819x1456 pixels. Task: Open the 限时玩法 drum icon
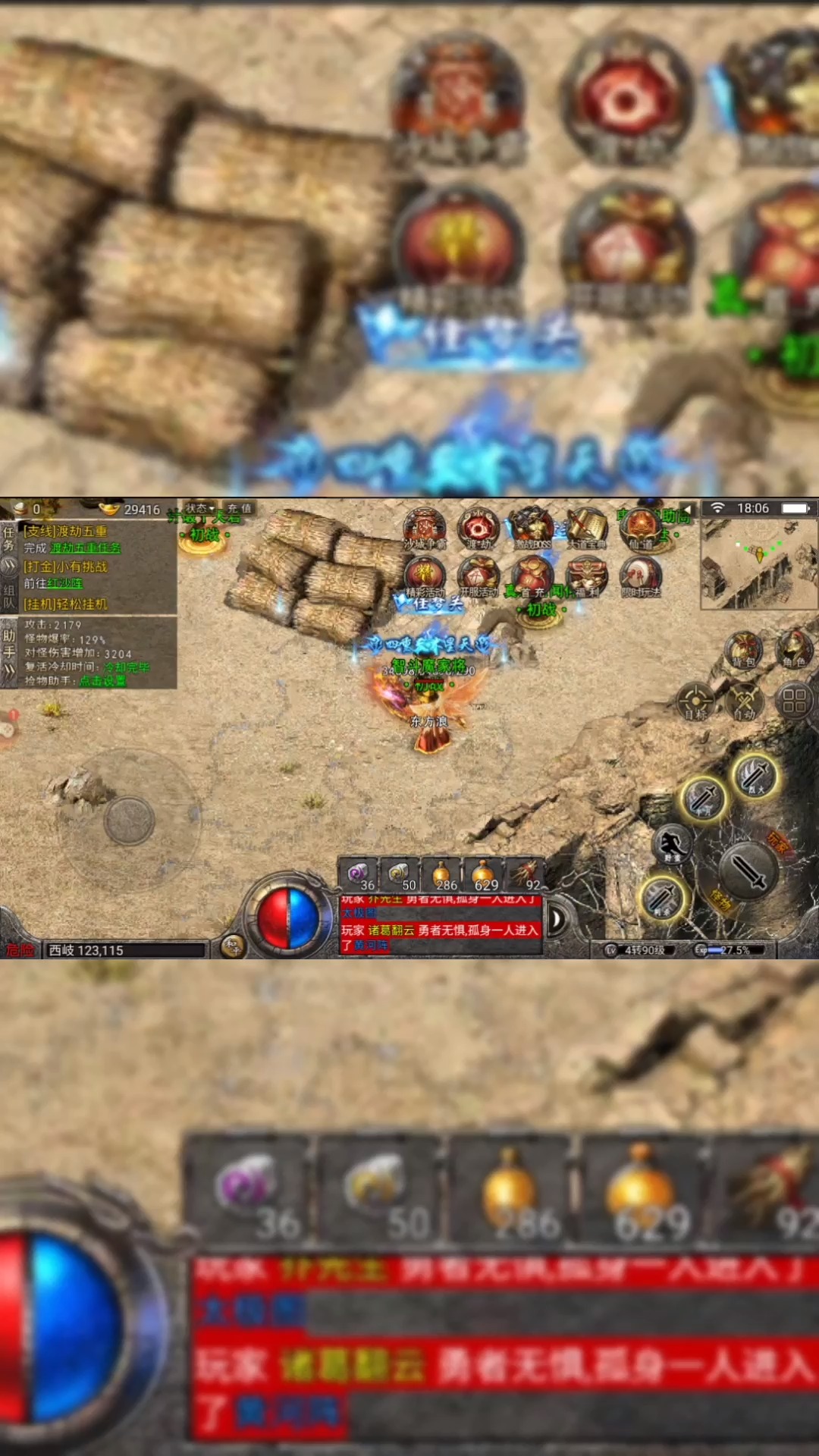point(641,576)
